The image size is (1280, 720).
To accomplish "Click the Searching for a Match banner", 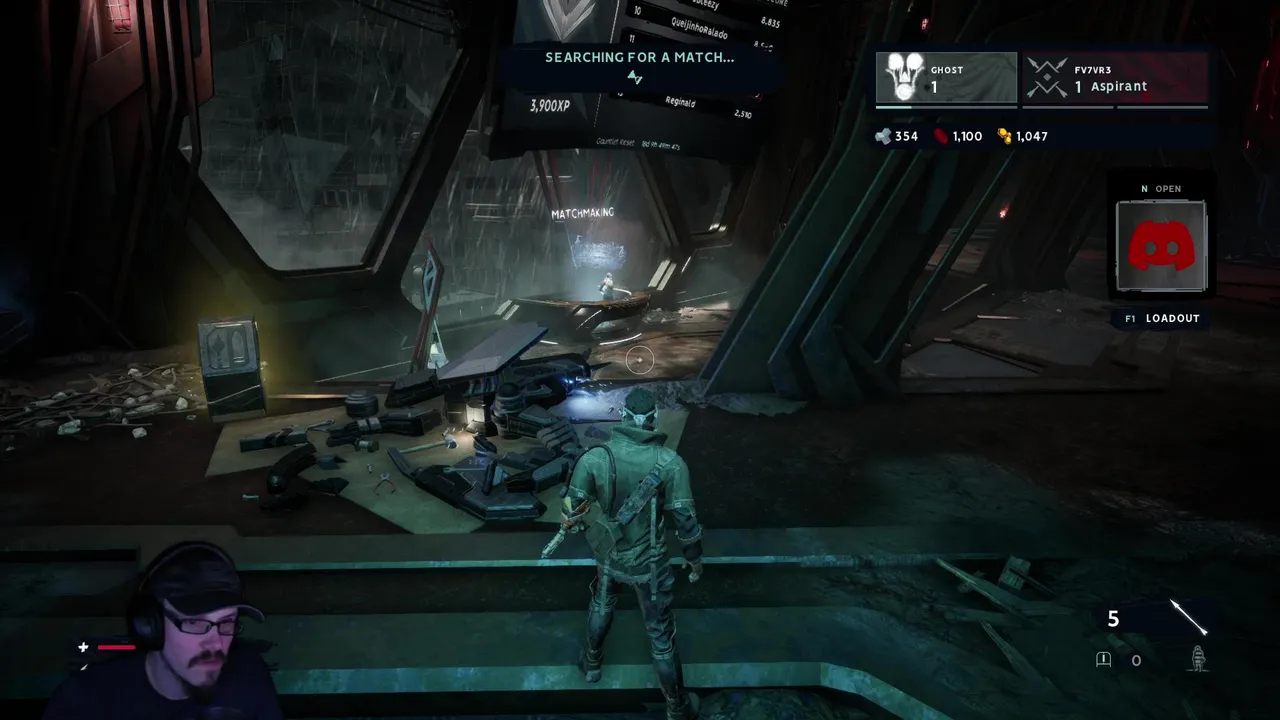I will pos(639,58).
